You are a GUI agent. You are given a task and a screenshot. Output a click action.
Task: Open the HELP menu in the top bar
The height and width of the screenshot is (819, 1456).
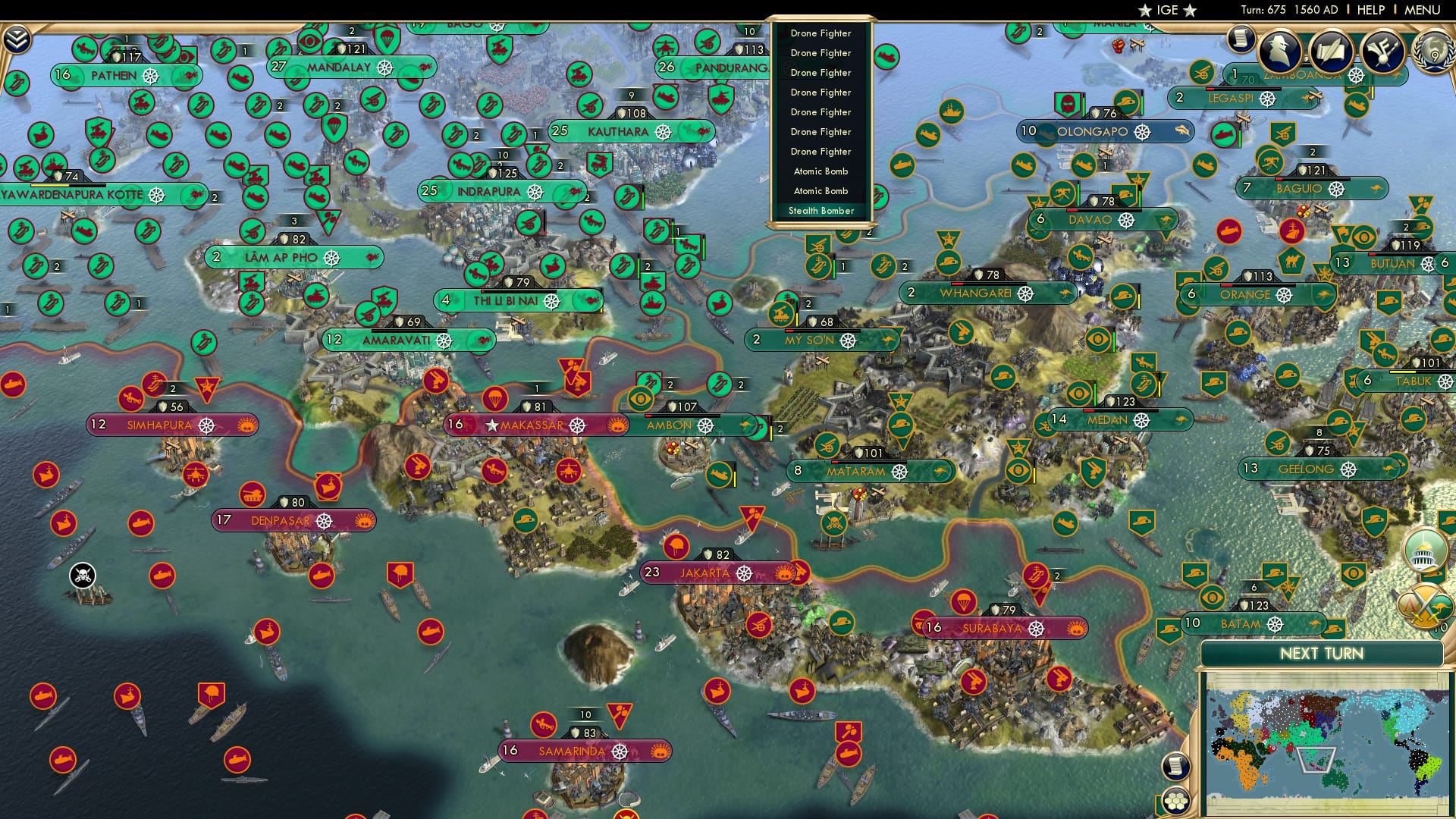1371,10
